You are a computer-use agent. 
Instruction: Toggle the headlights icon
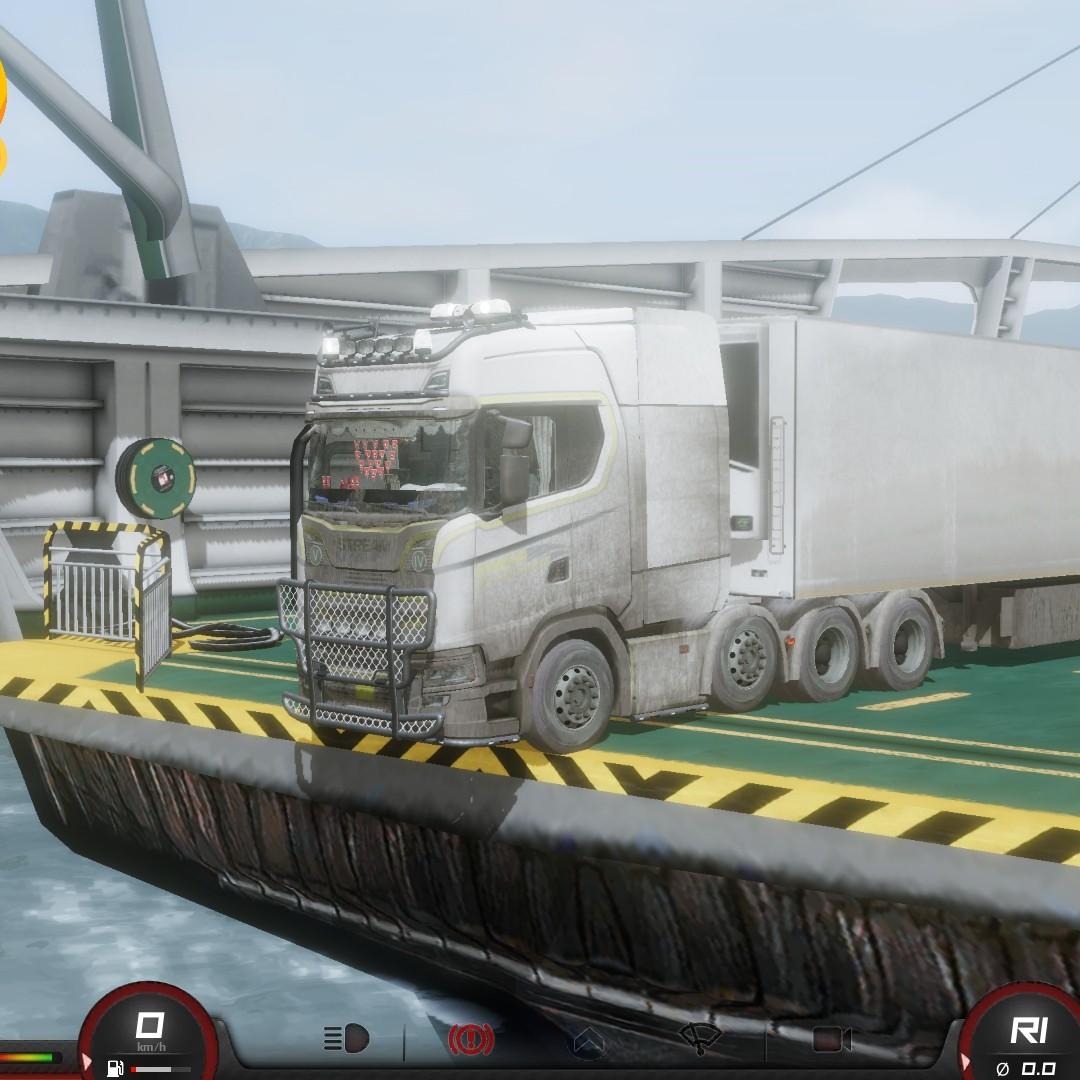pyautogui.click(x=346, y=1040)
